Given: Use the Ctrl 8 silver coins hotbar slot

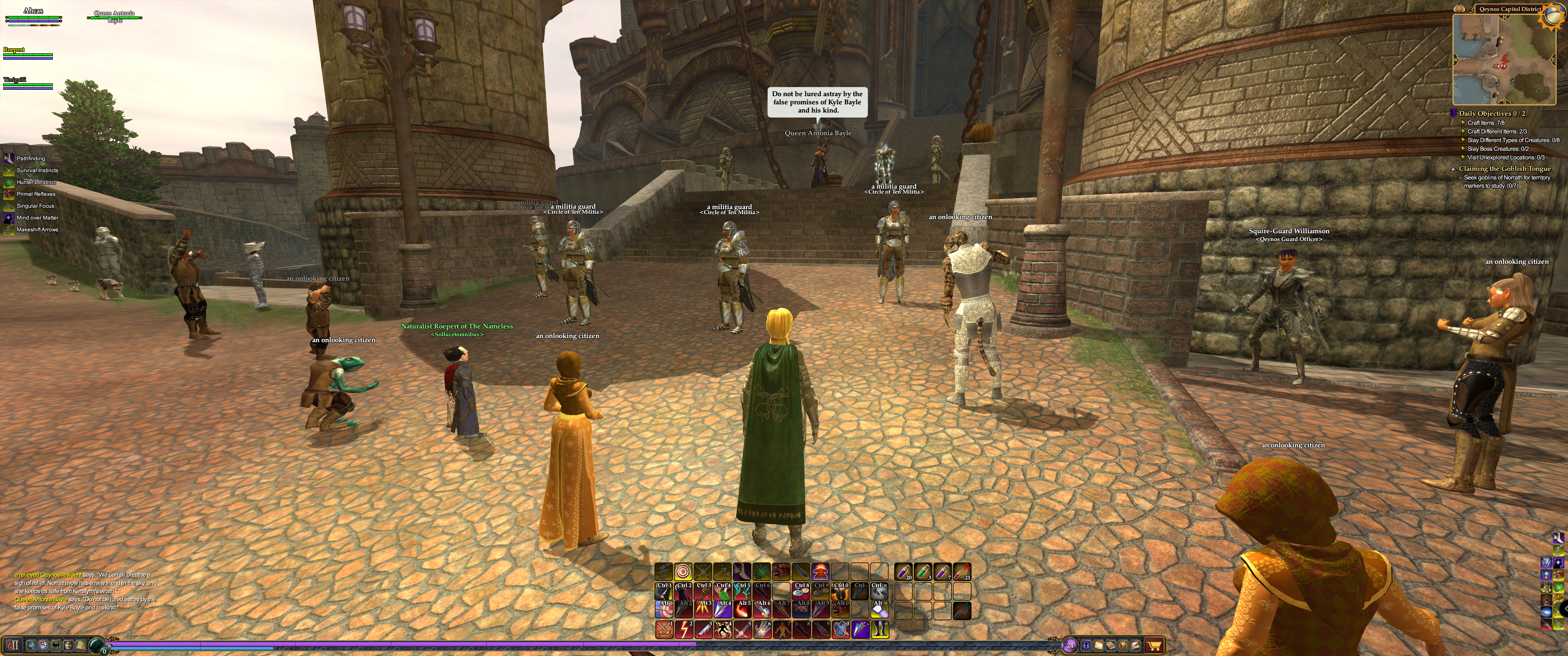Looking at the screenshot, I should (x=801, y=591).
